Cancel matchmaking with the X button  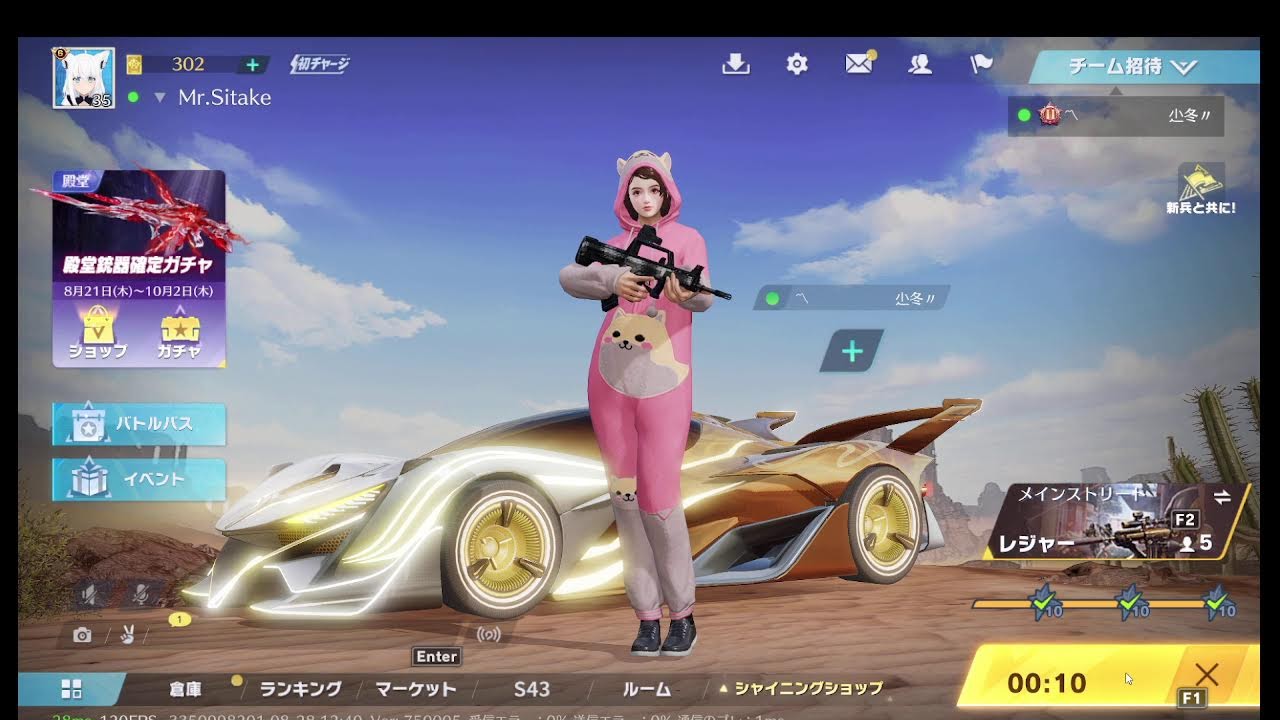click(1206, 675)
